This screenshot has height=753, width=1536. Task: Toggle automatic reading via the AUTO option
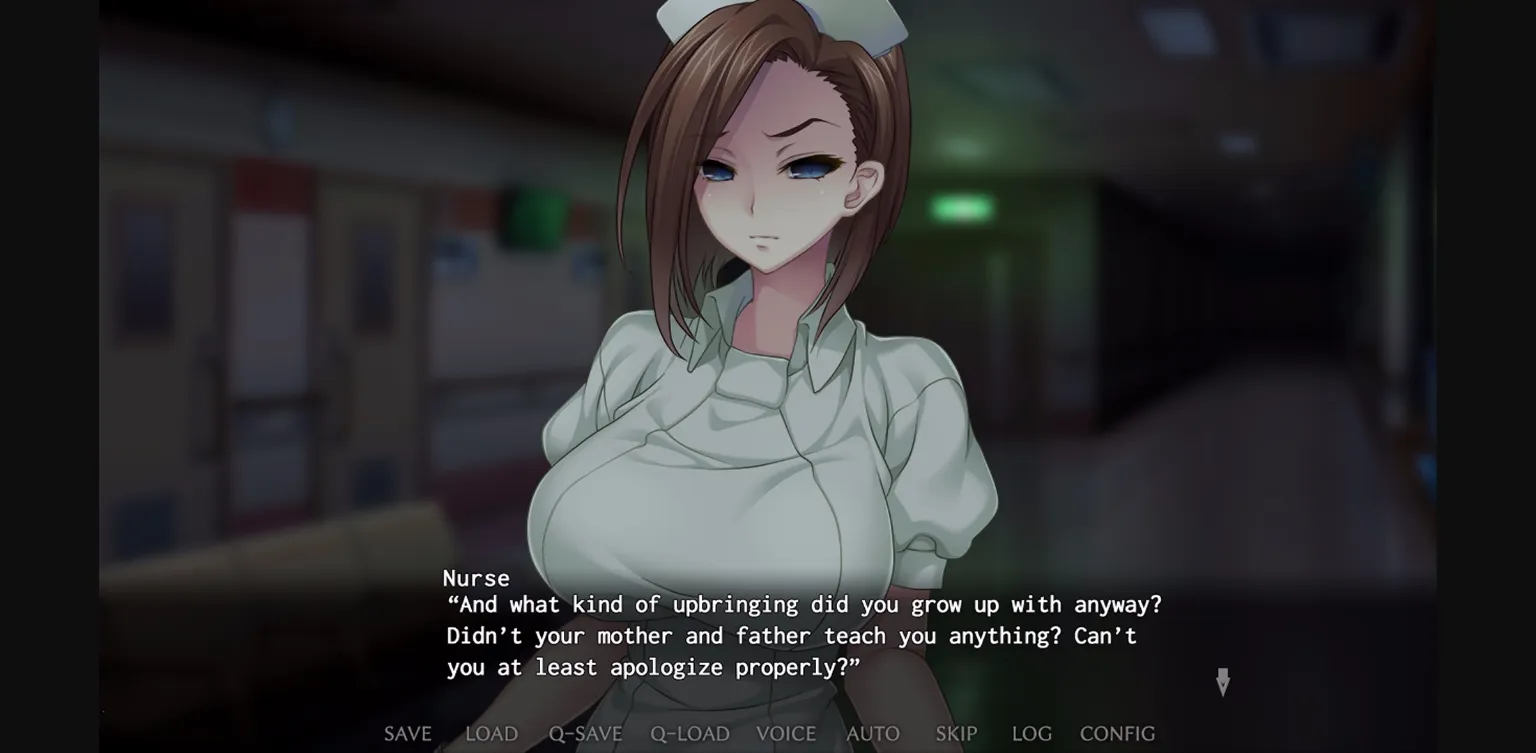[871, 733]
